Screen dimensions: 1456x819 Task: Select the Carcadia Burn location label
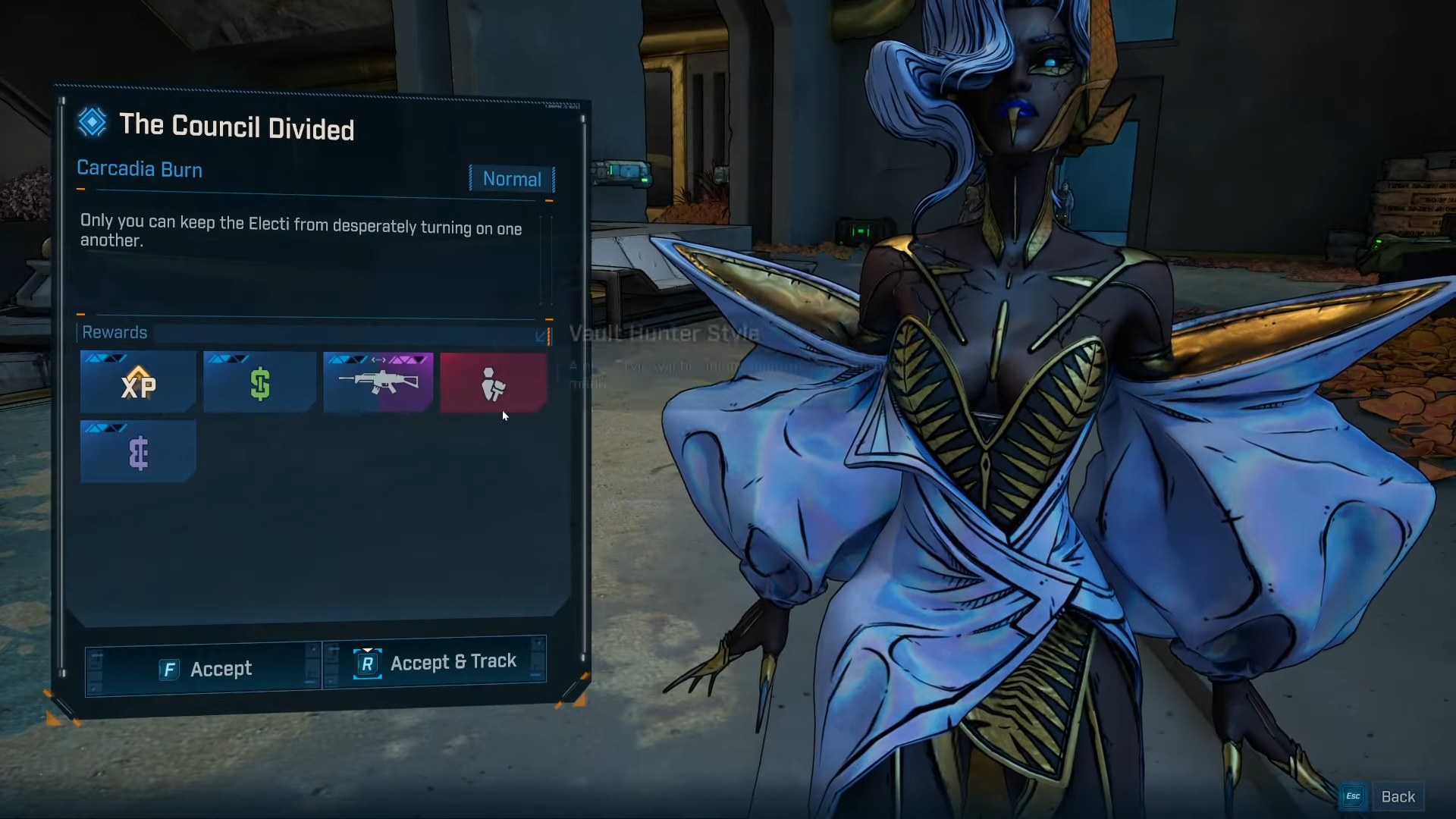(x=140, y=169)
